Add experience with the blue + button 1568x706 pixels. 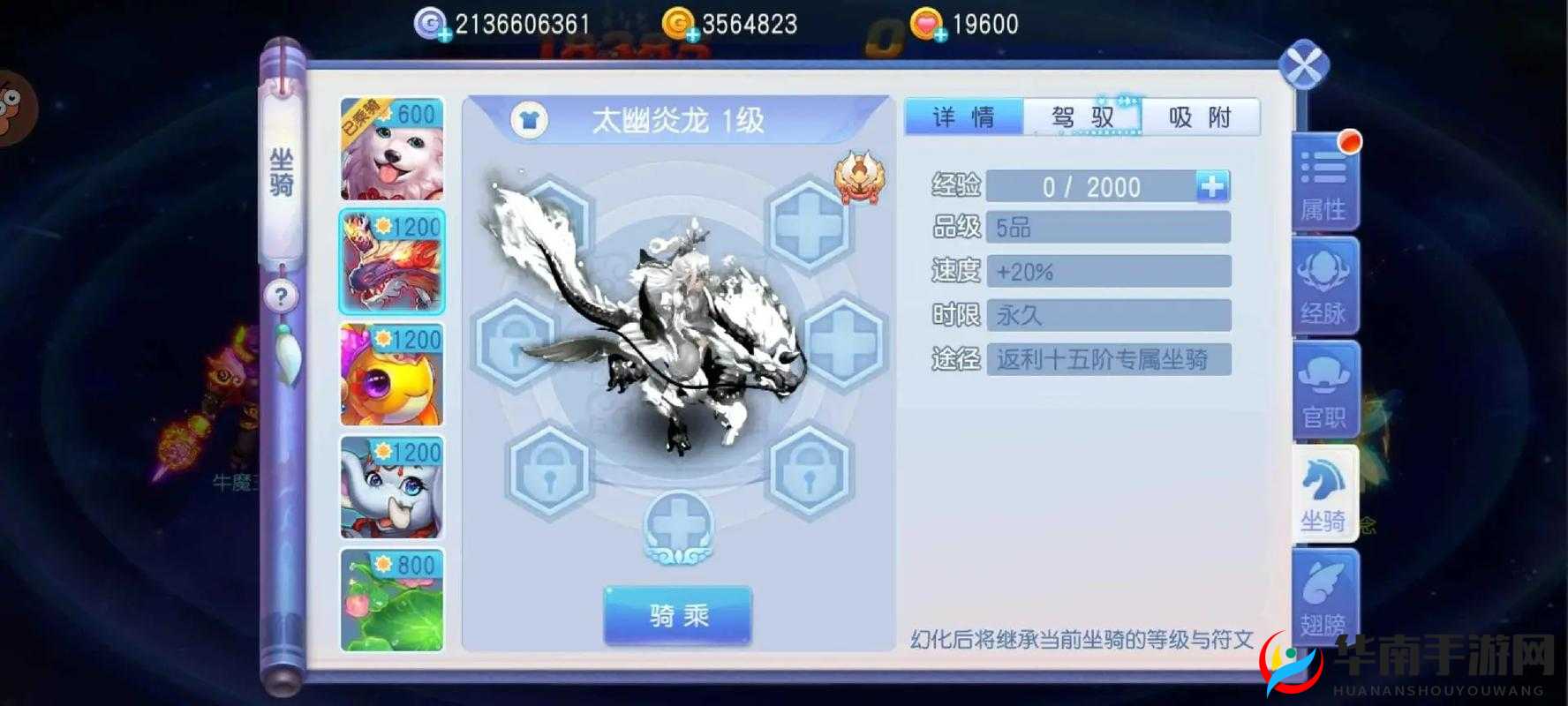tap(1214, 186)
